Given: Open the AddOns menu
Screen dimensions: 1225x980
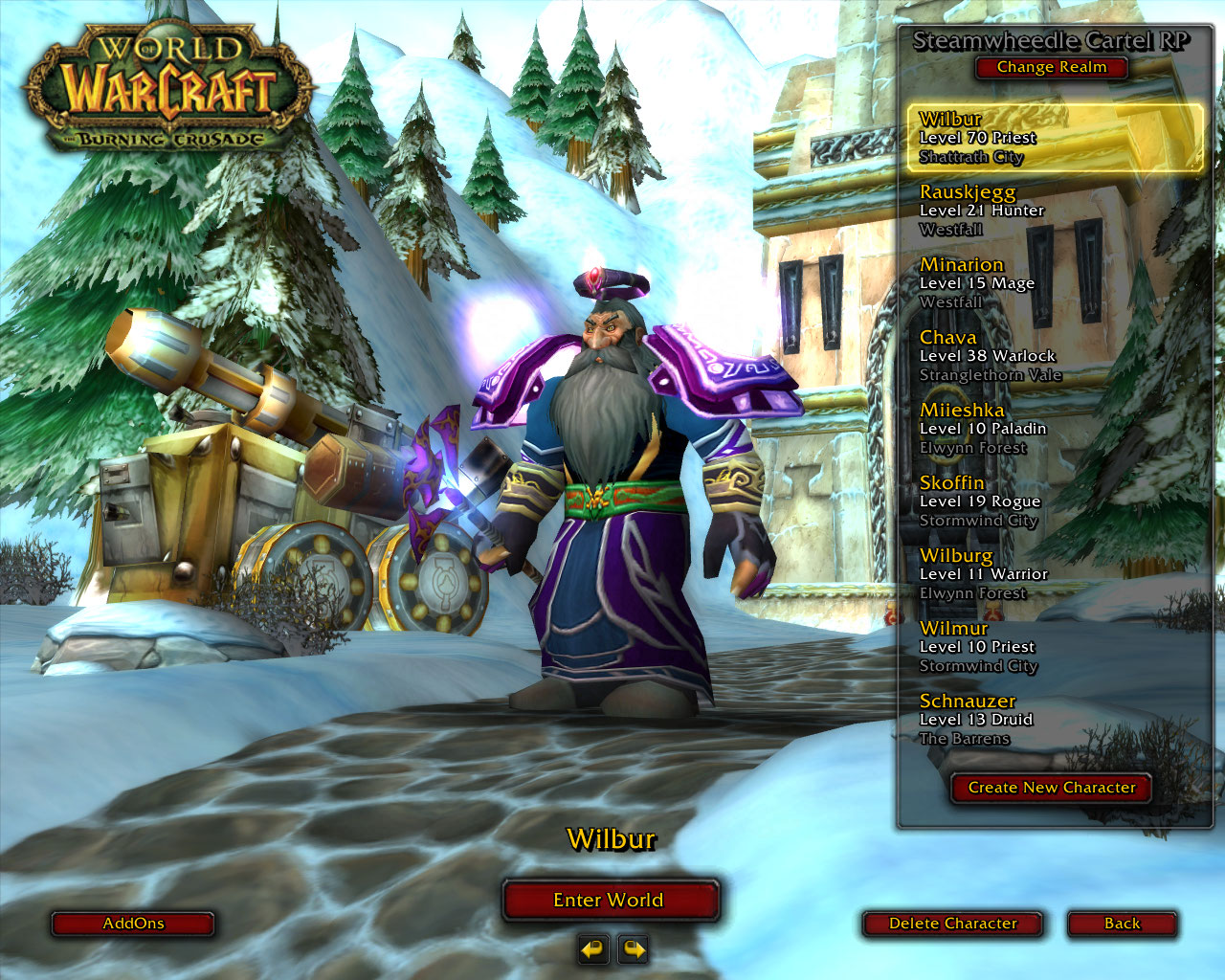Looking at the screenshot, I should tap(133, 924).
